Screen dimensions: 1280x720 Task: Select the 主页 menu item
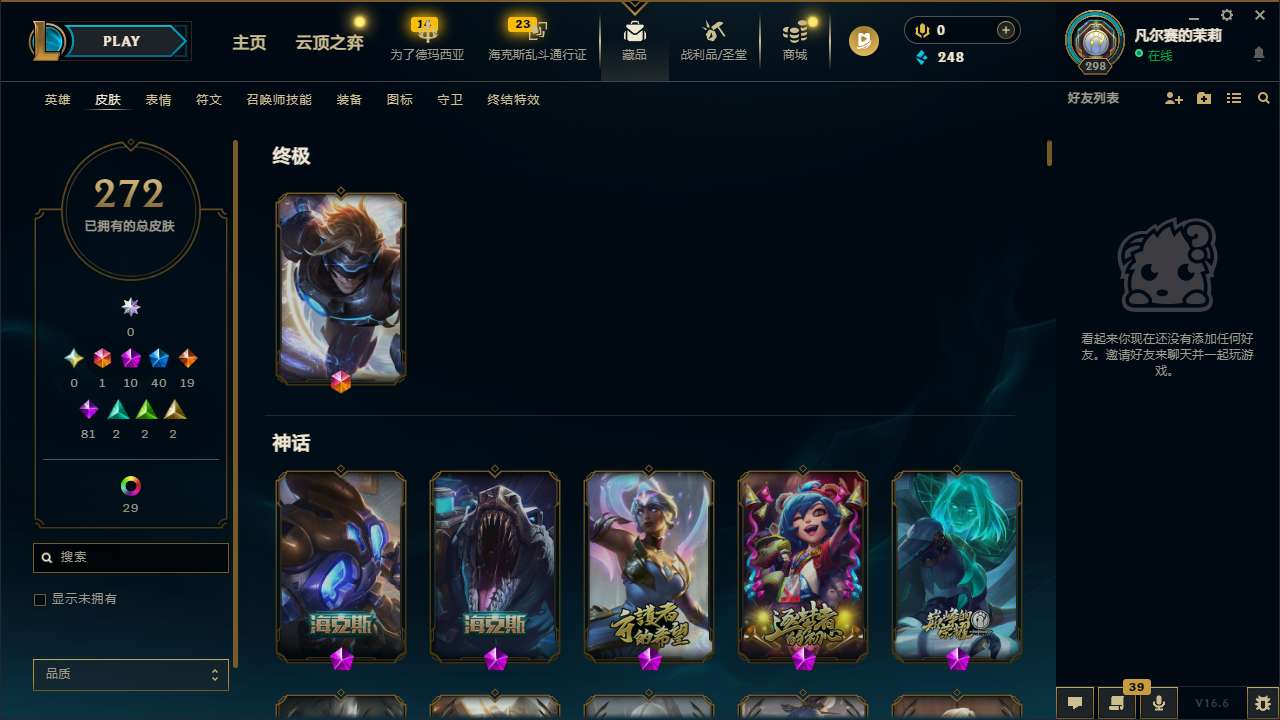click(249, 43)
